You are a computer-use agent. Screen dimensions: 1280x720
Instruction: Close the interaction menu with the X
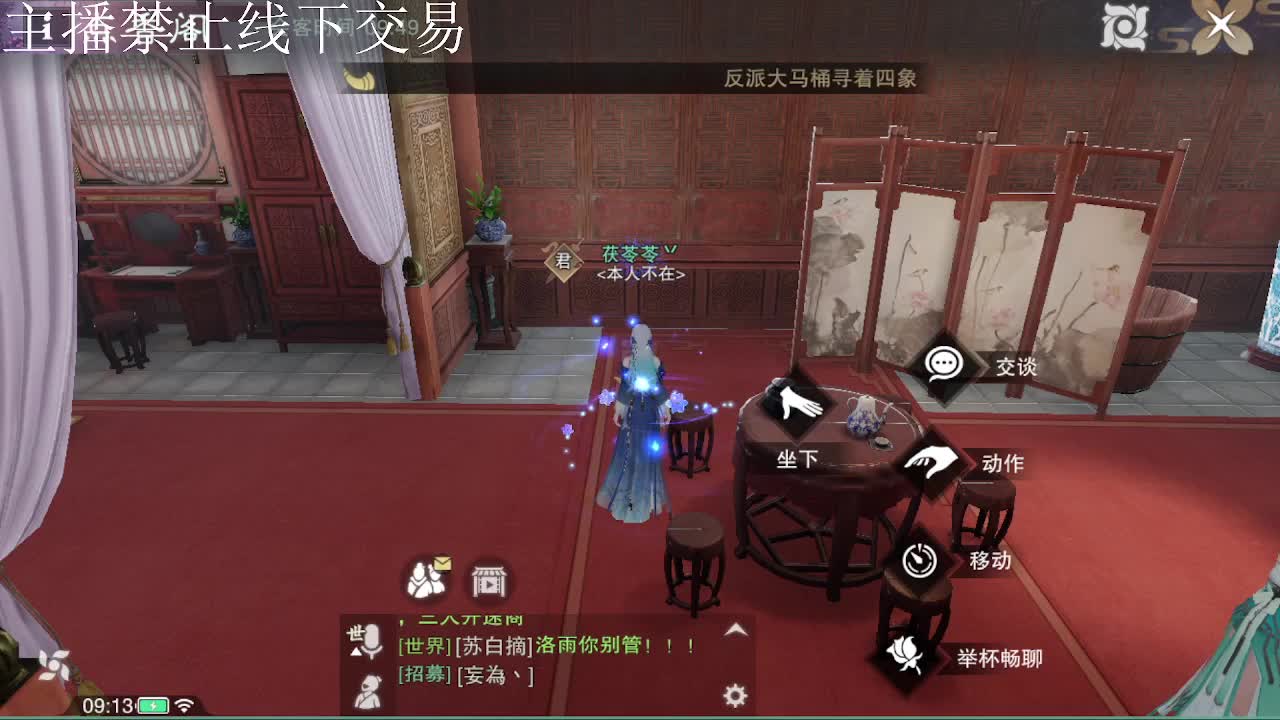point(1221,25)
